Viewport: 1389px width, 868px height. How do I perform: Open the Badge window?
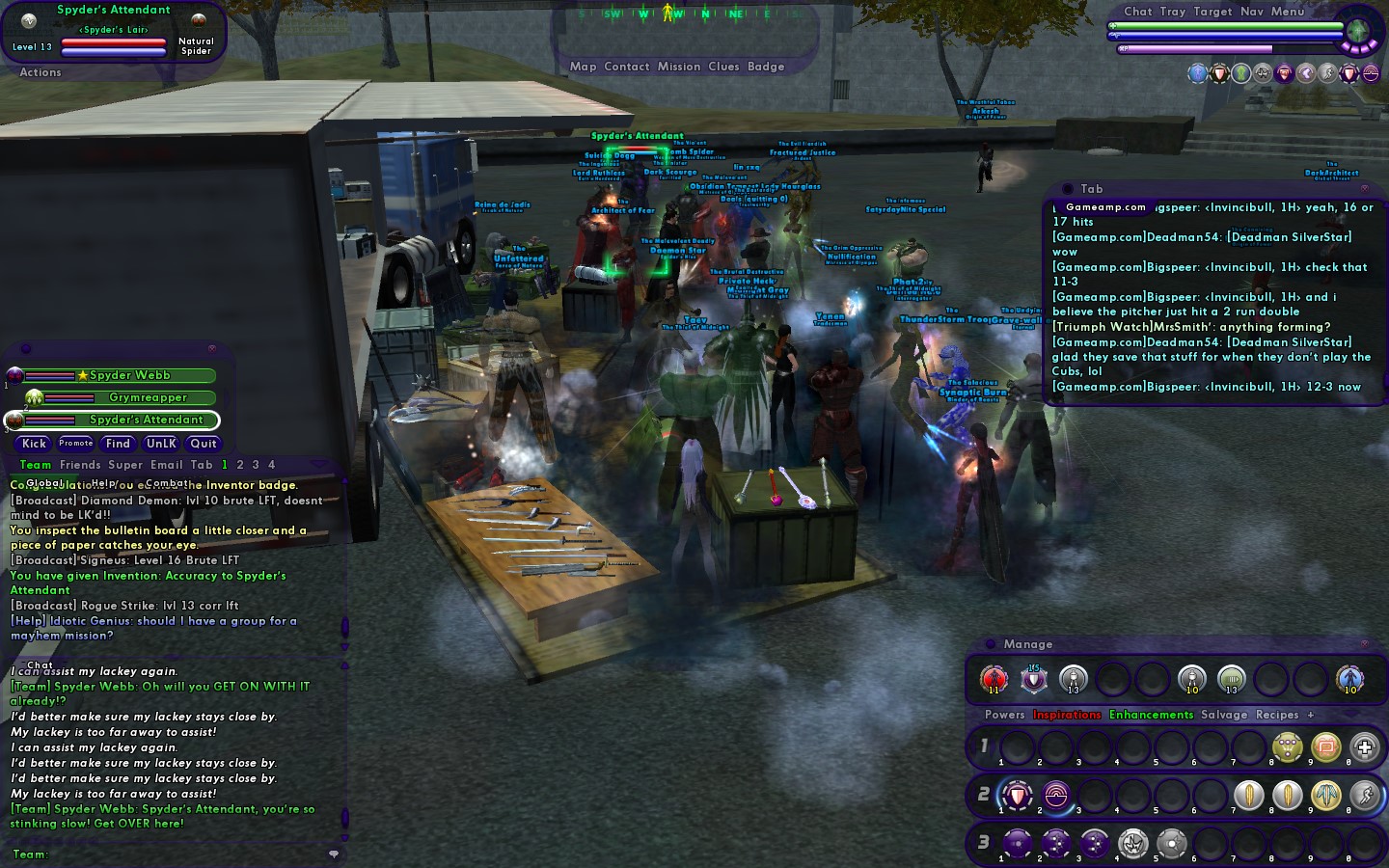click(766, 67)
